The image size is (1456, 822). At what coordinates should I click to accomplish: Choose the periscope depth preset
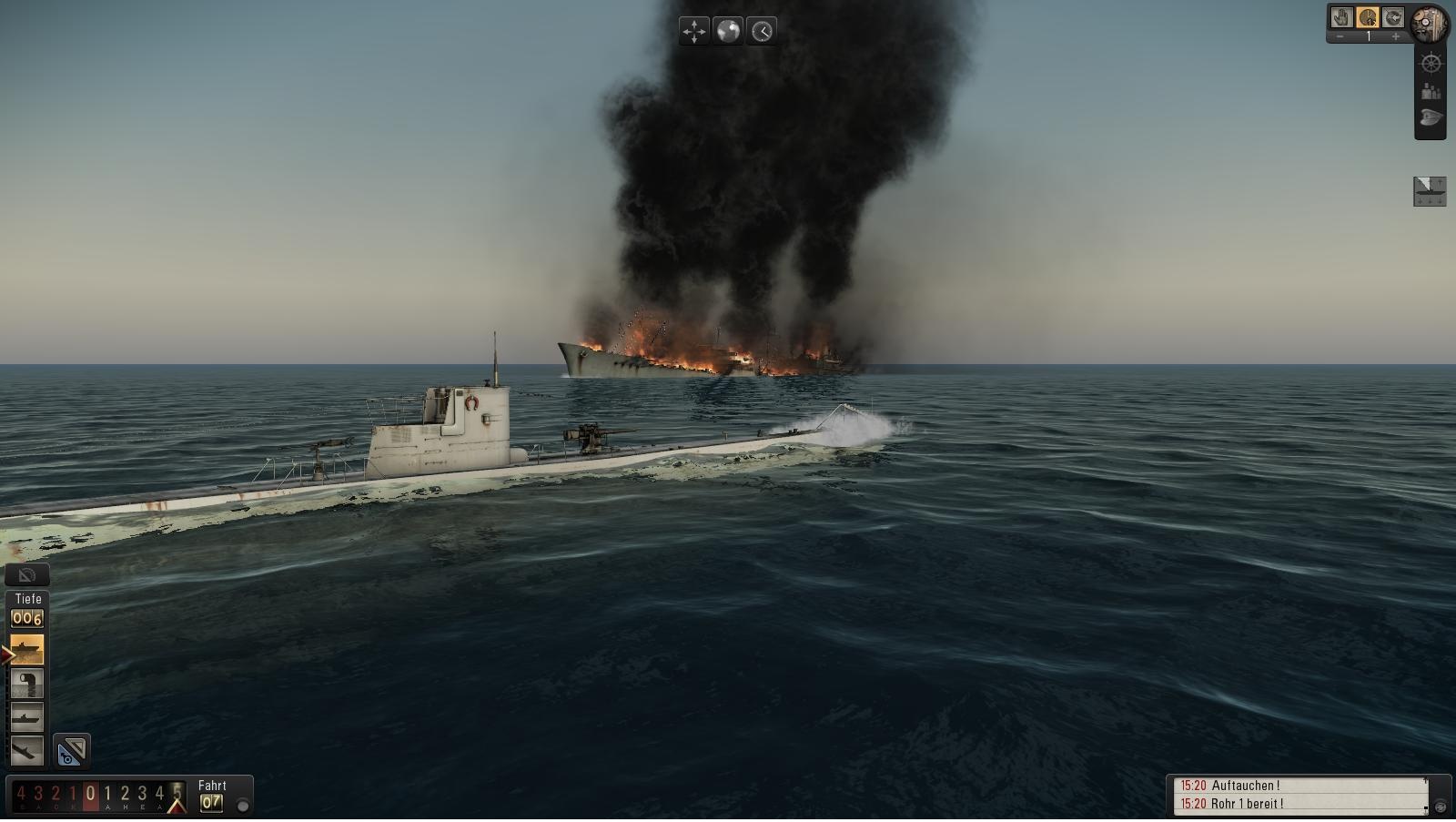(x=26, y=717)
